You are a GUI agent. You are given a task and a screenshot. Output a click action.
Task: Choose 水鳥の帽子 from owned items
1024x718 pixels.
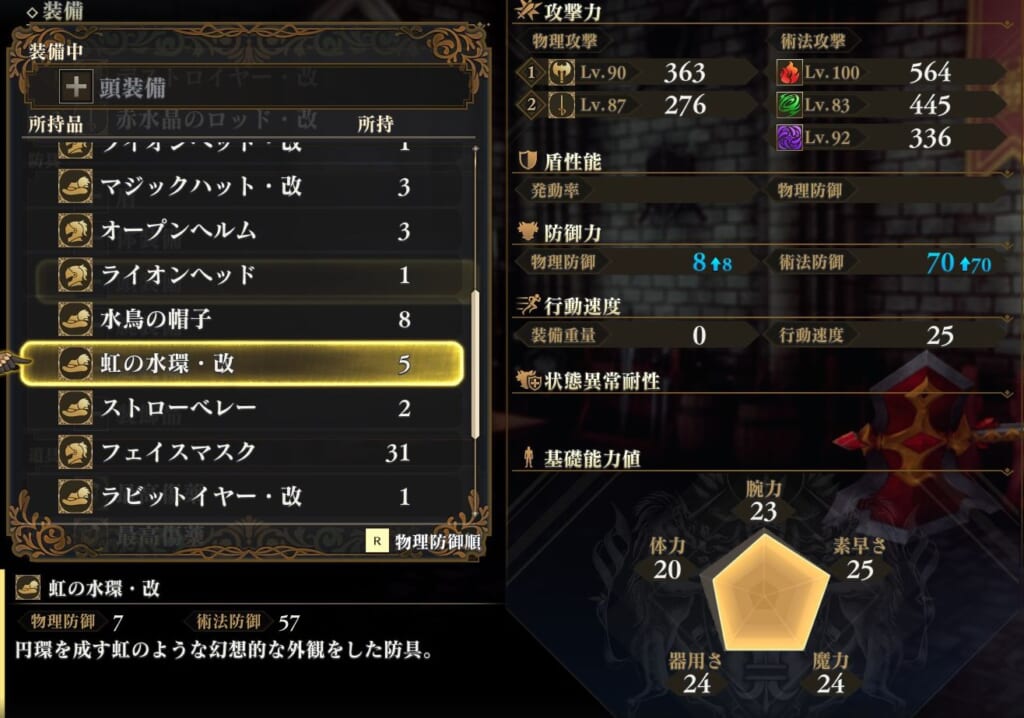(x=240, y=319)
